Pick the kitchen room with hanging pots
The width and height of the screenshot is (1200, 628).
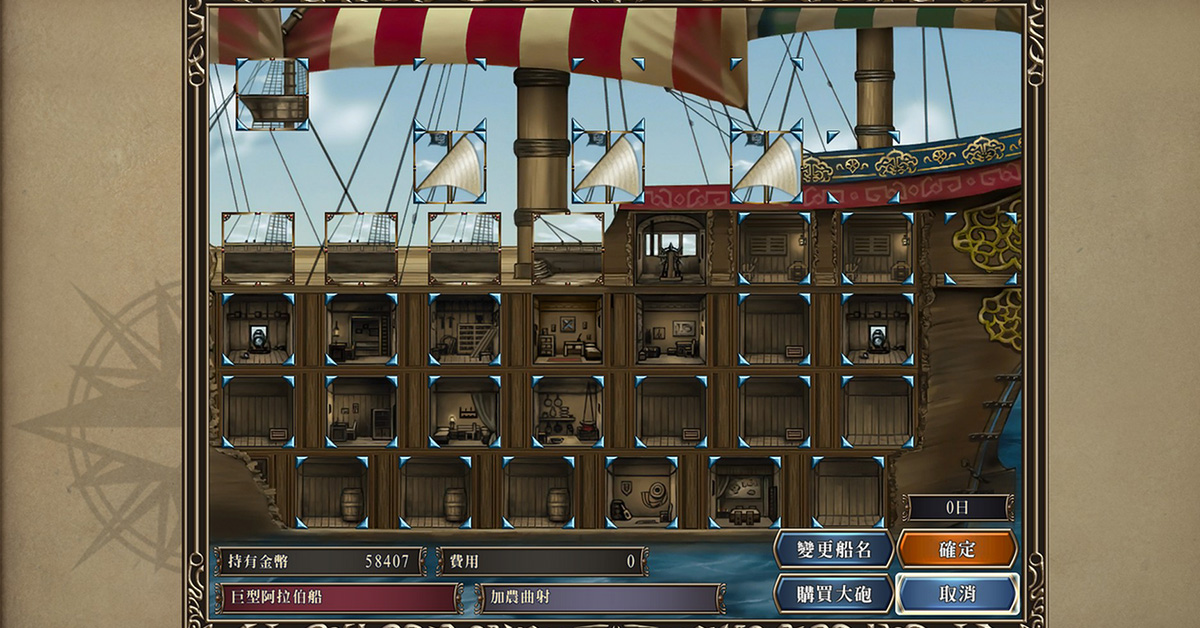coord(568,411)
